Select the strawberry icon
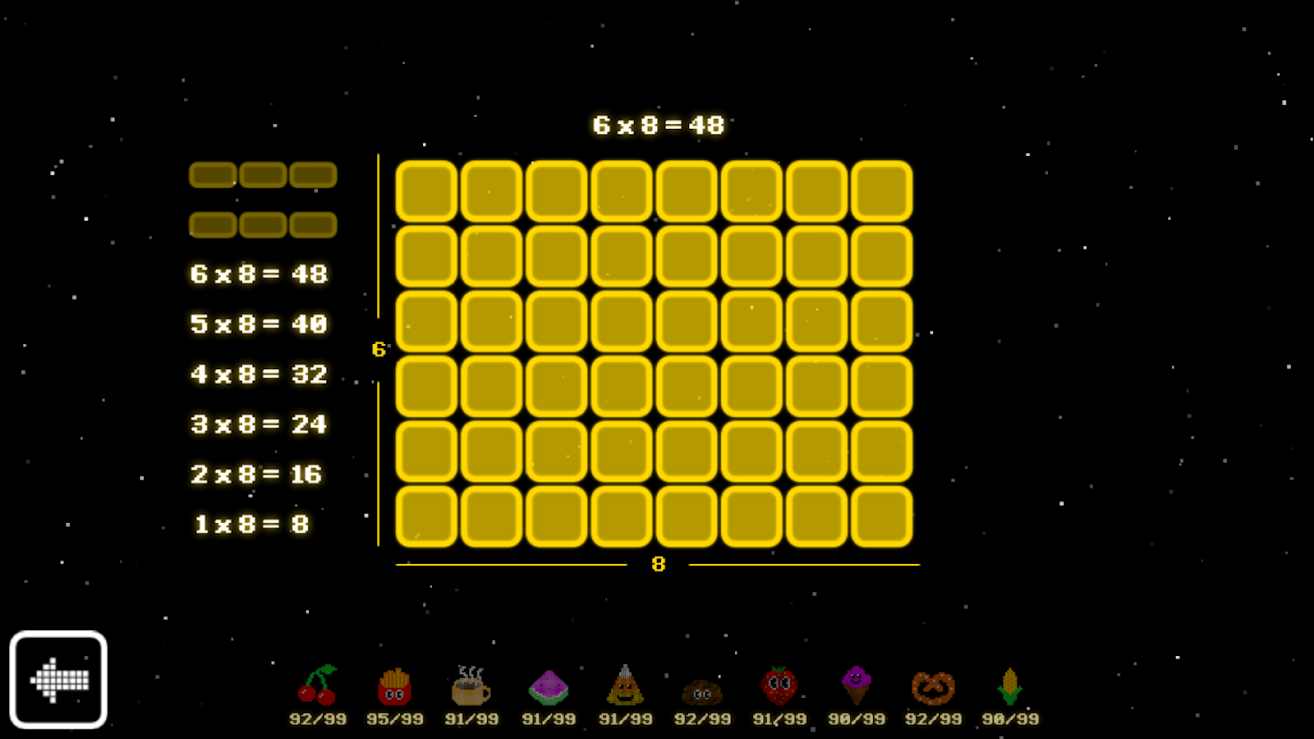1314x739 pixels. click(x=779, y=685)
